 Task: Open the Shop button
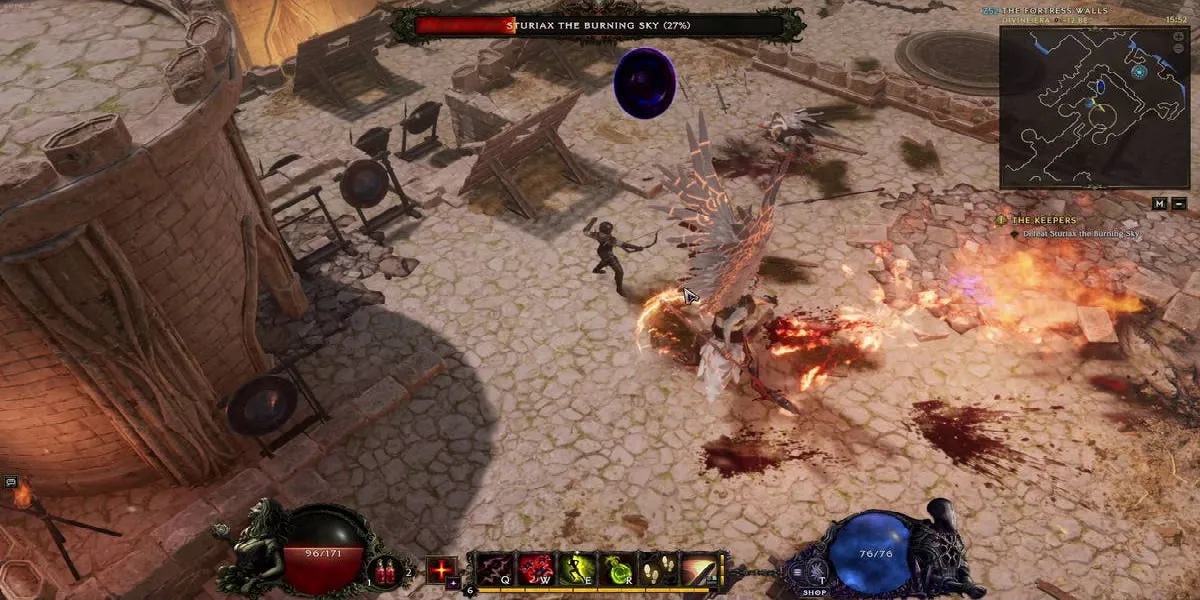(815, 592)
